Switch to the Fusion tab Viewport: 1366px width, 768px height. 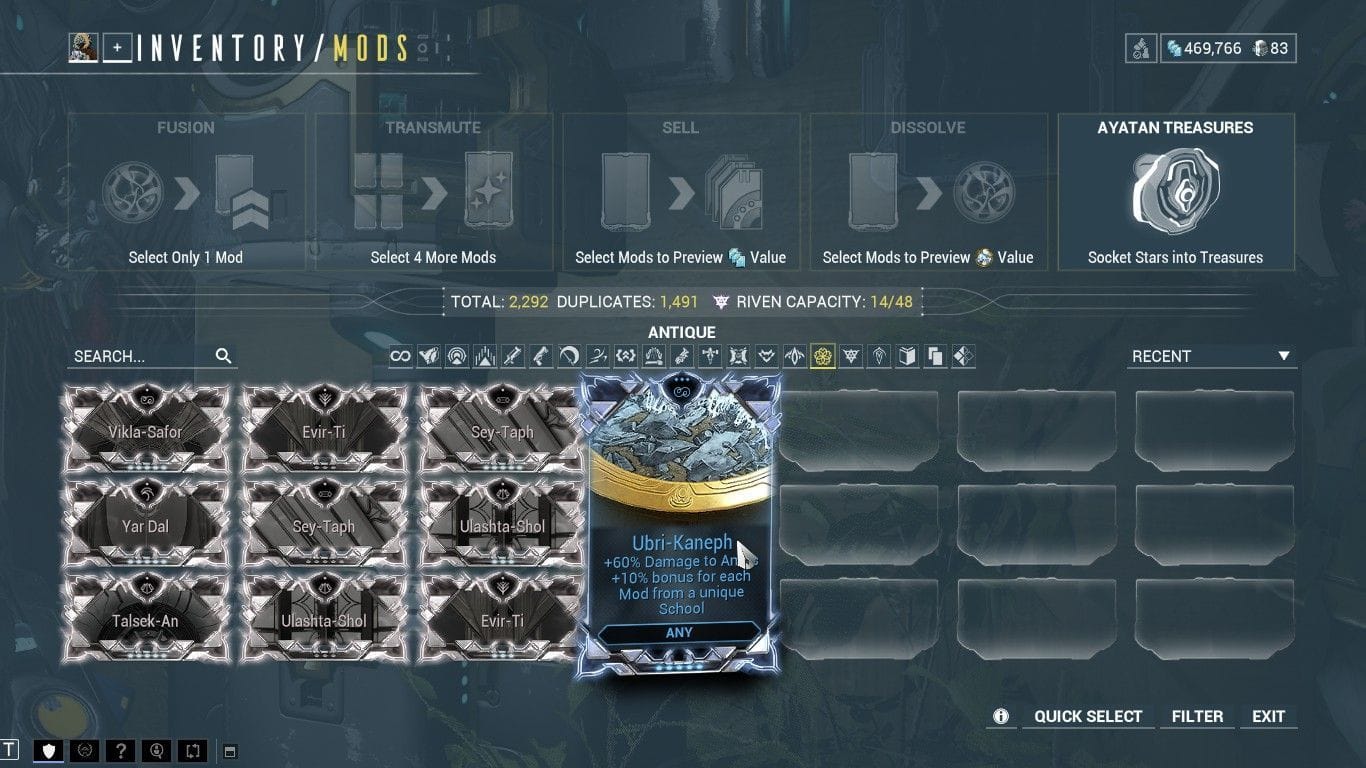click(185, 190)
